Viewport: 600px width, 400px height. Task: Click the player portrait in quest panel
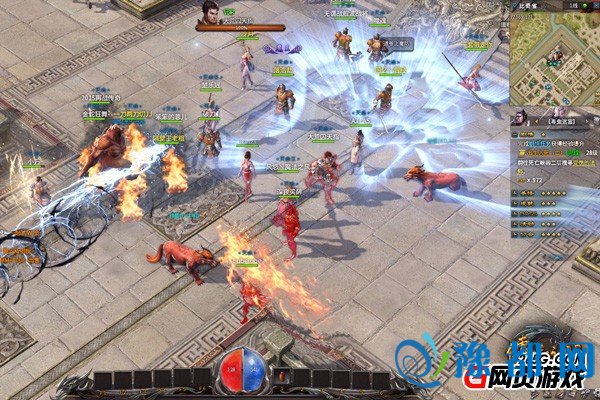(x=523, y=119)
